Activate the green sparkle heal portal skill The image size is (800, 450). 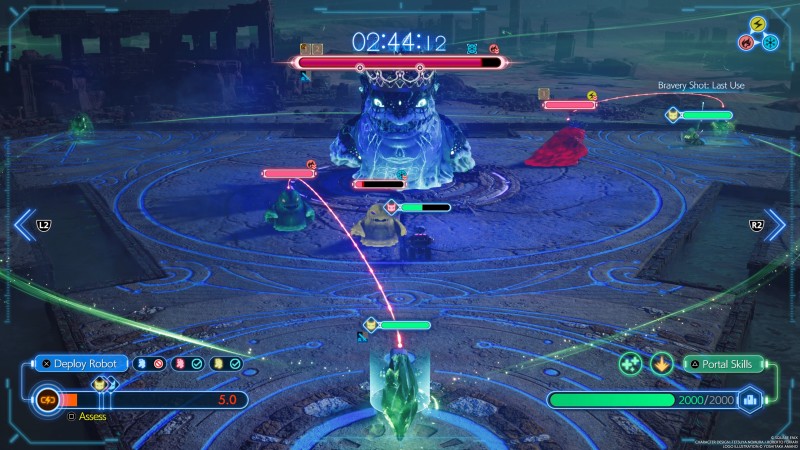pos(630,364)
